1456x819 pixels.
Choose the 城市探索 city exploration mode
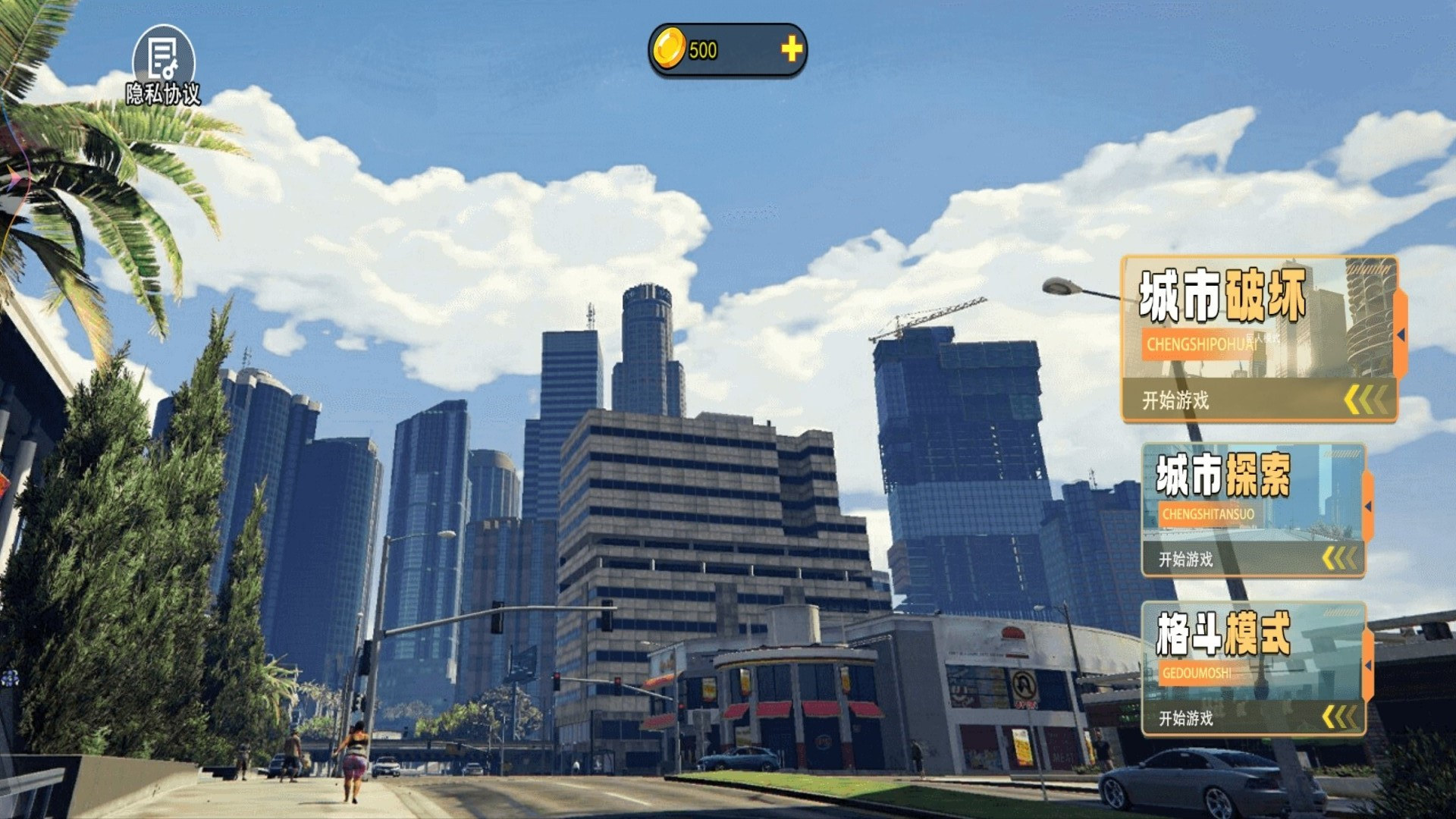1253,510
